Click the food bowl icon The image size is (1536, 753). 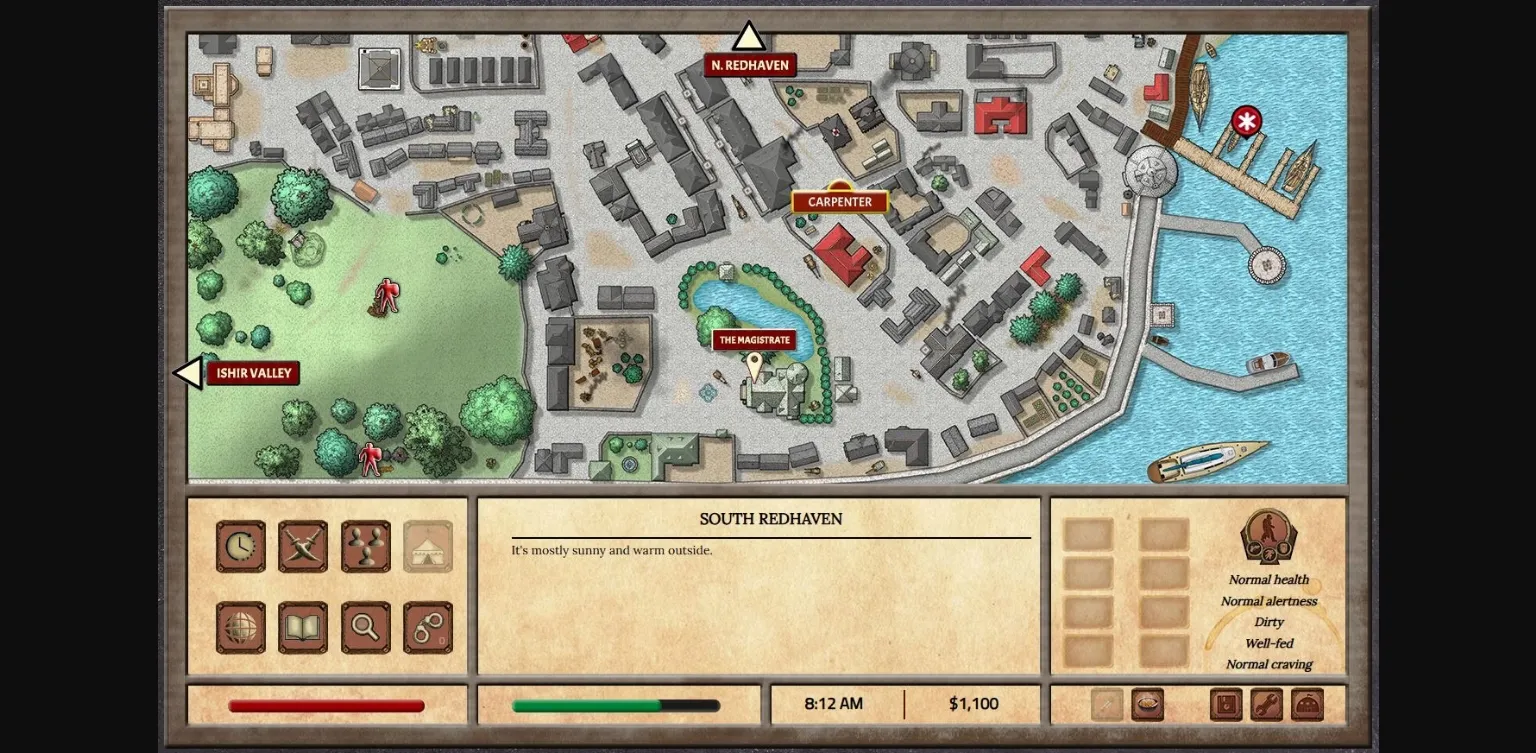[x=1147, y=704]
